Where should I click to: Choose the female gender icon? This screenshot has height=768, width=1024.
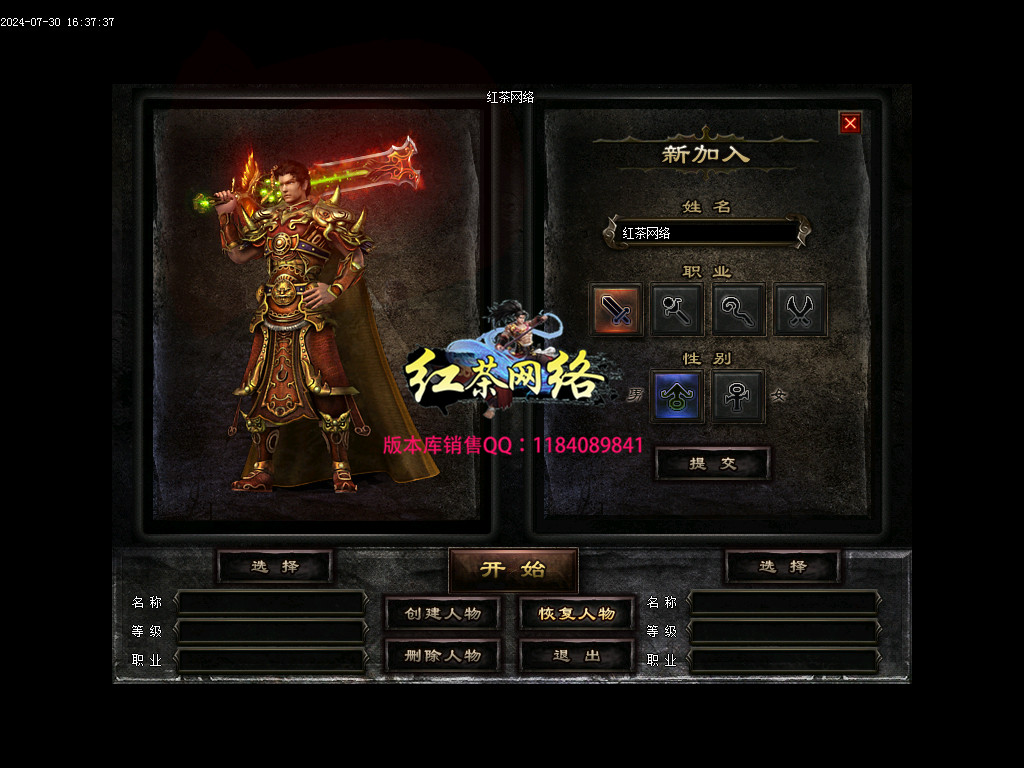(x=739, y=396)
